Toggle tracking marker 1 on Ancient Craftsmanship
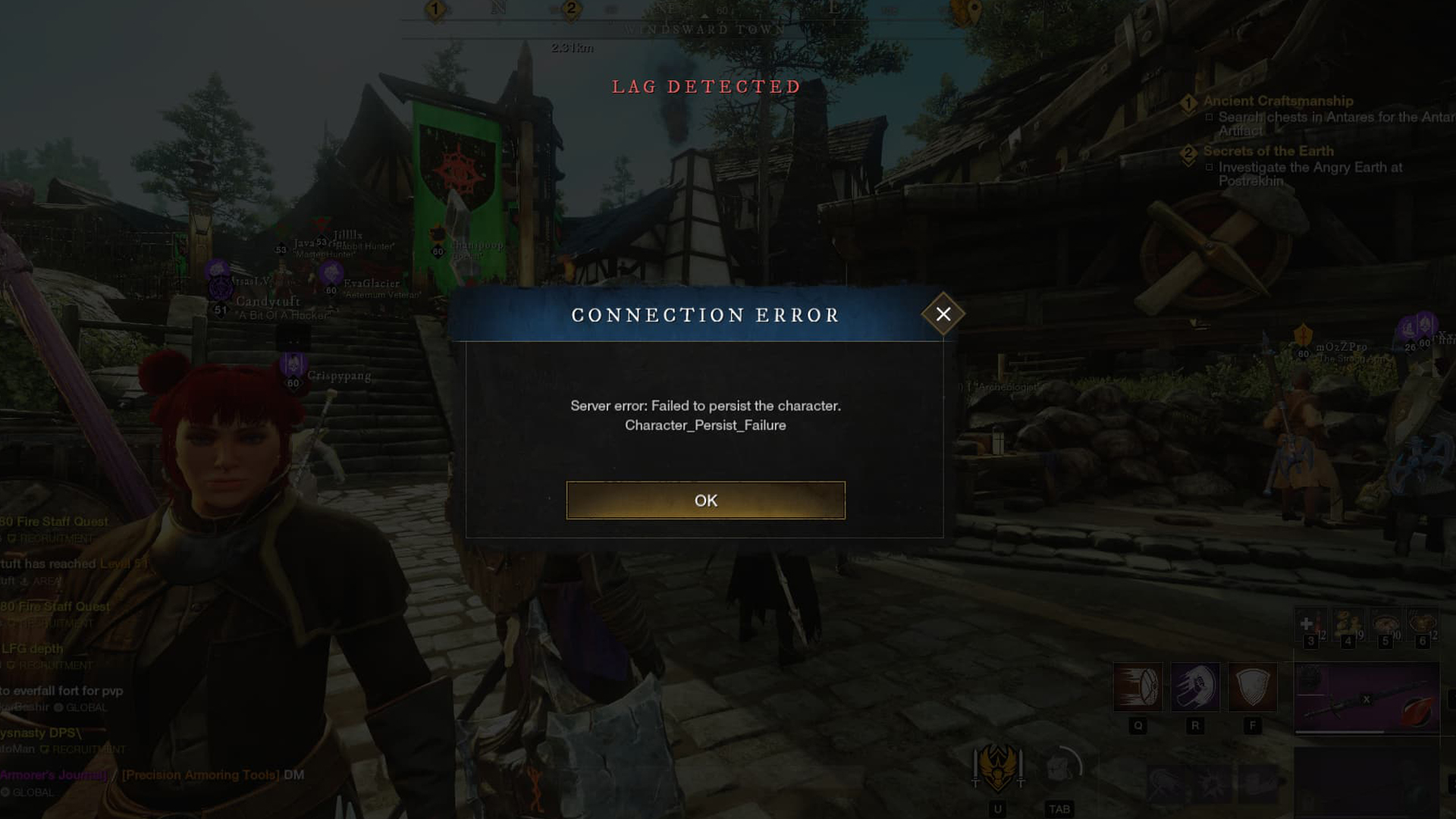The image size is (1456, 819). pos(1188,101)
